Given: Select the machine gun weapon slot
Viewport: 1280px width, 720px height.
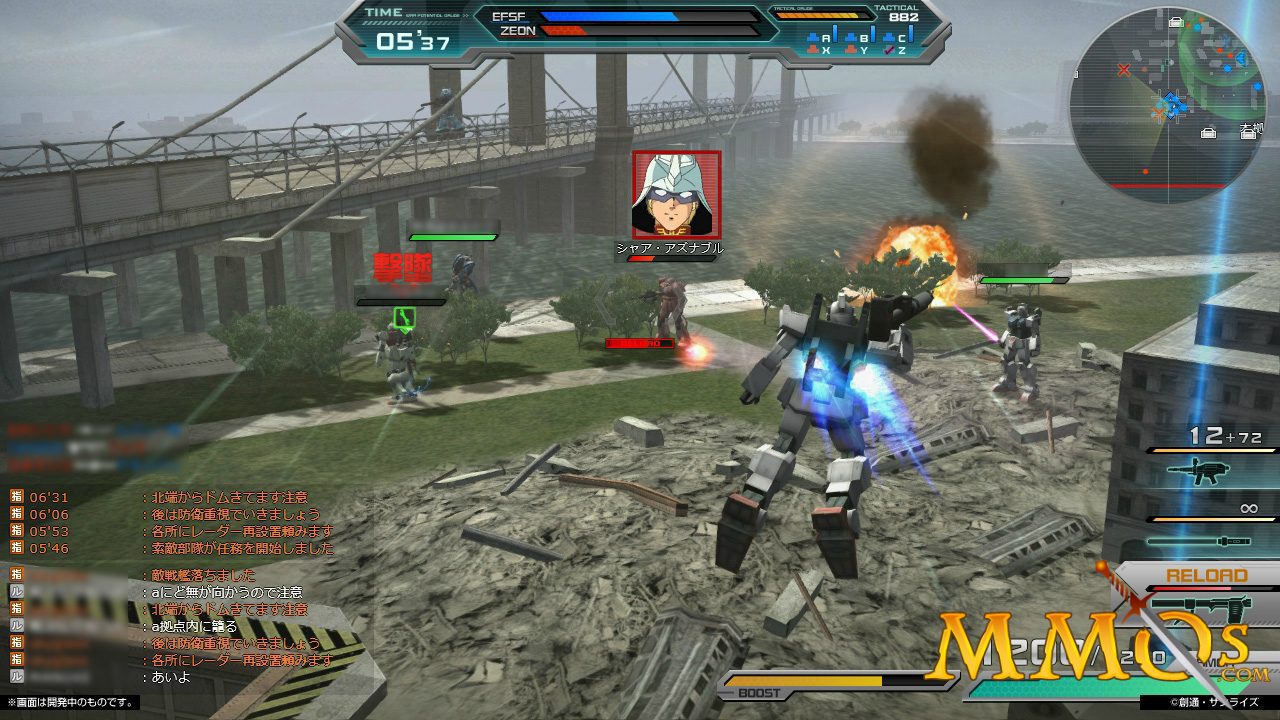Looking at the screenshot, I should tap(1212, 473).
